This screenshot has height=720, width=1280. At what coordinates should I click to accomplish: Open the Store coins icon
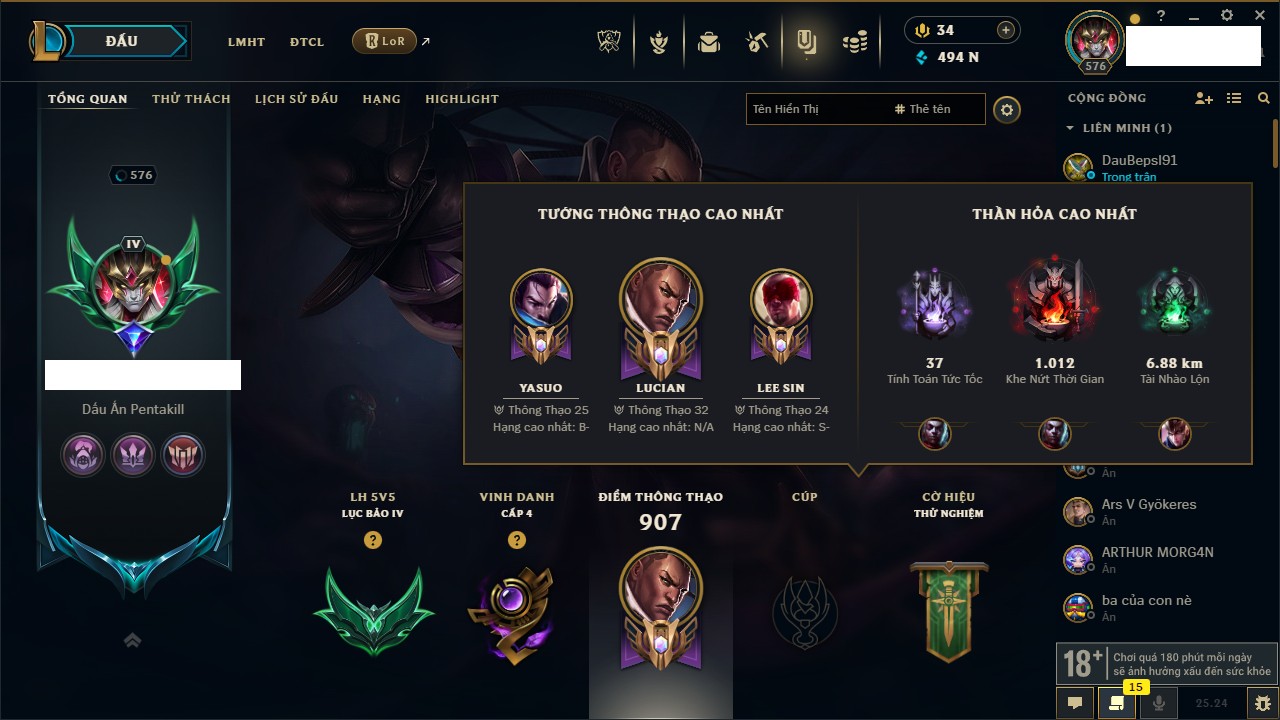pyautogui.click(x=854, y=42)
